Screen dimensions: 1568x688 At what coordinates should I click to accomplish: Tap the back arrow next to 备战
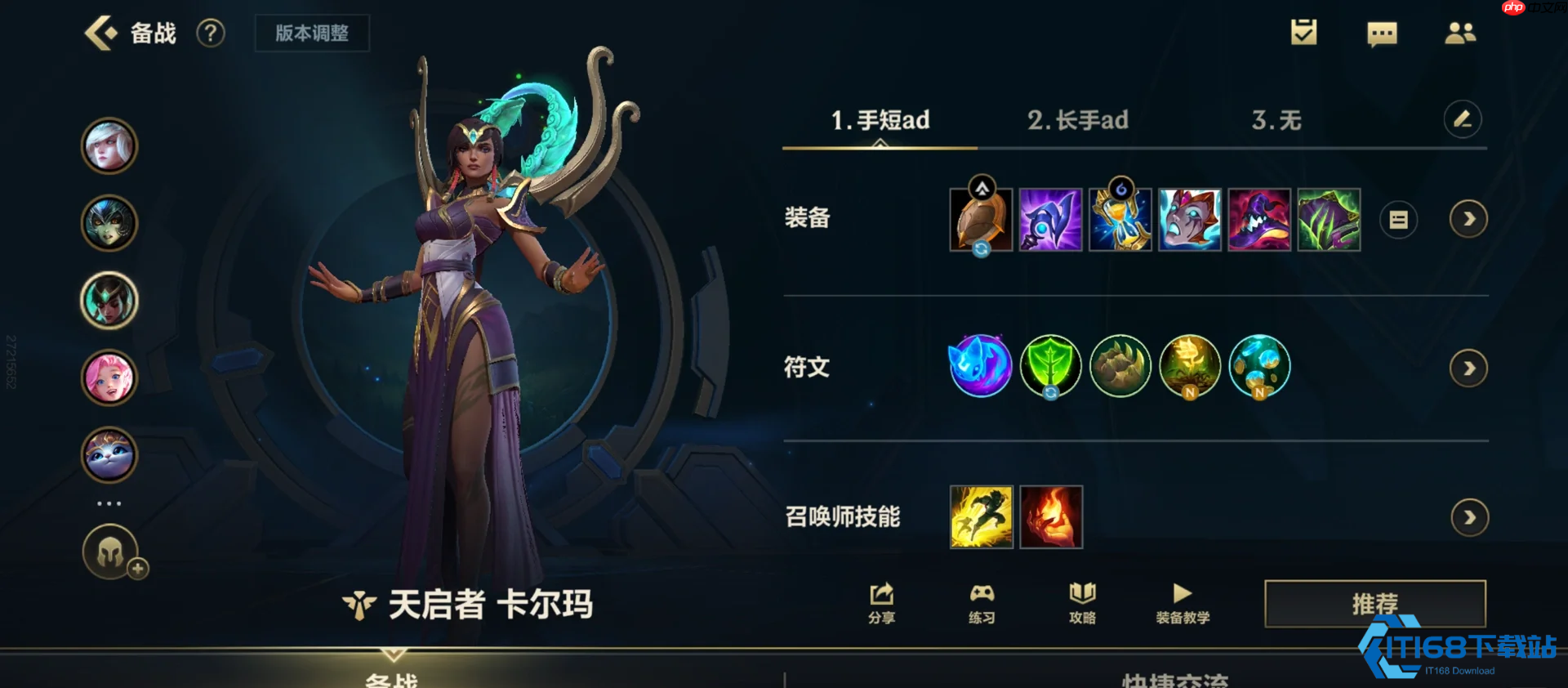(x=101, y=33)
